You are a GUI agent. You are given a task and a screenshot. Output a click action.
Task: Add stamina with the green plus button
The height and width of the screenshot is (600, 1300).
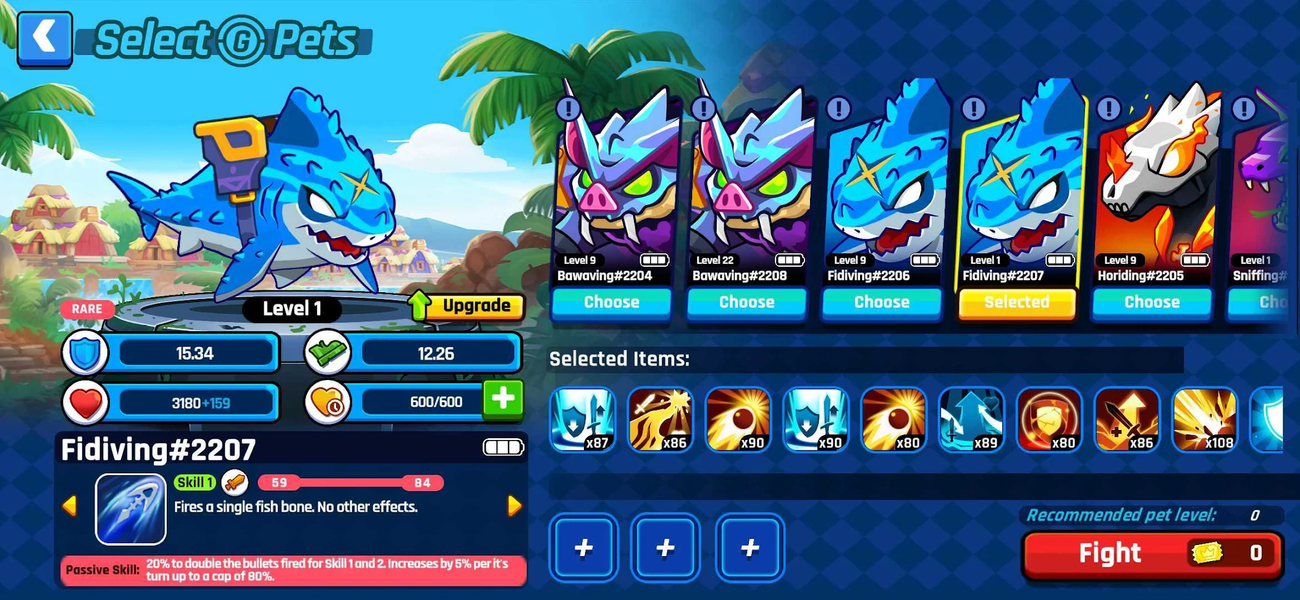(502, 399)
